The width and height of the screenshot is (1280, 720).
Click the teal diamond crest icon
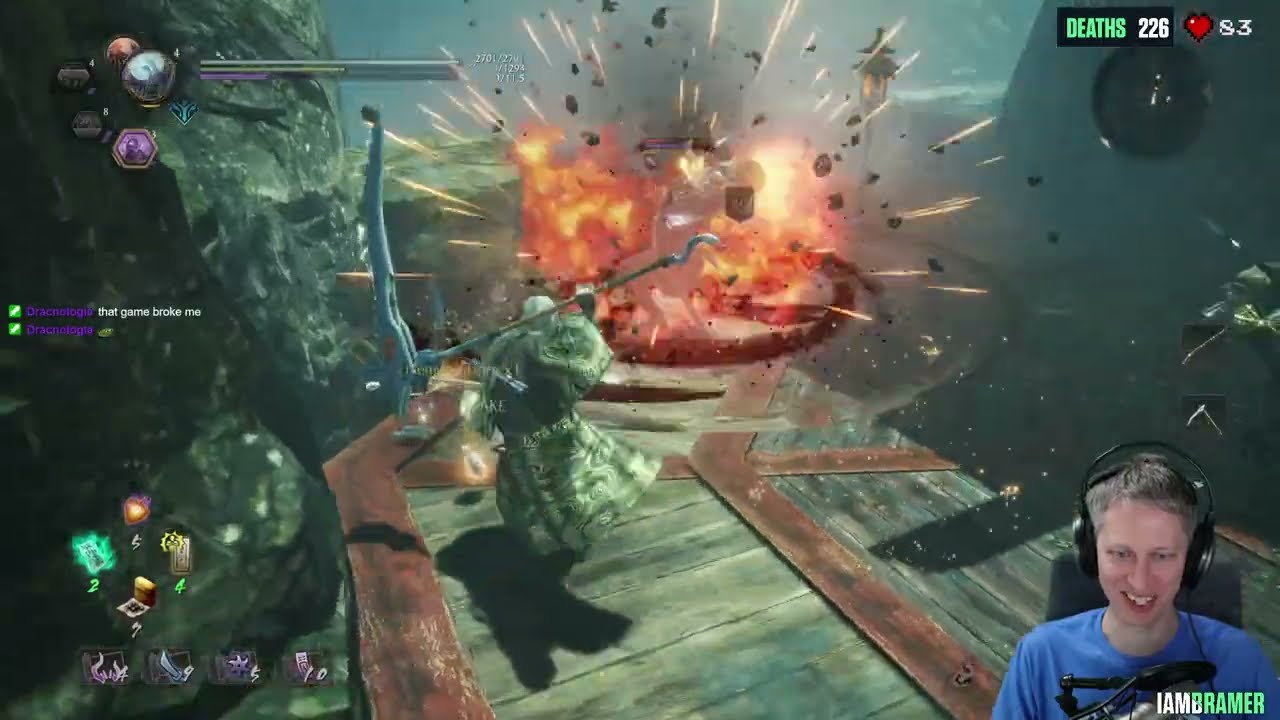coord(184,111)
